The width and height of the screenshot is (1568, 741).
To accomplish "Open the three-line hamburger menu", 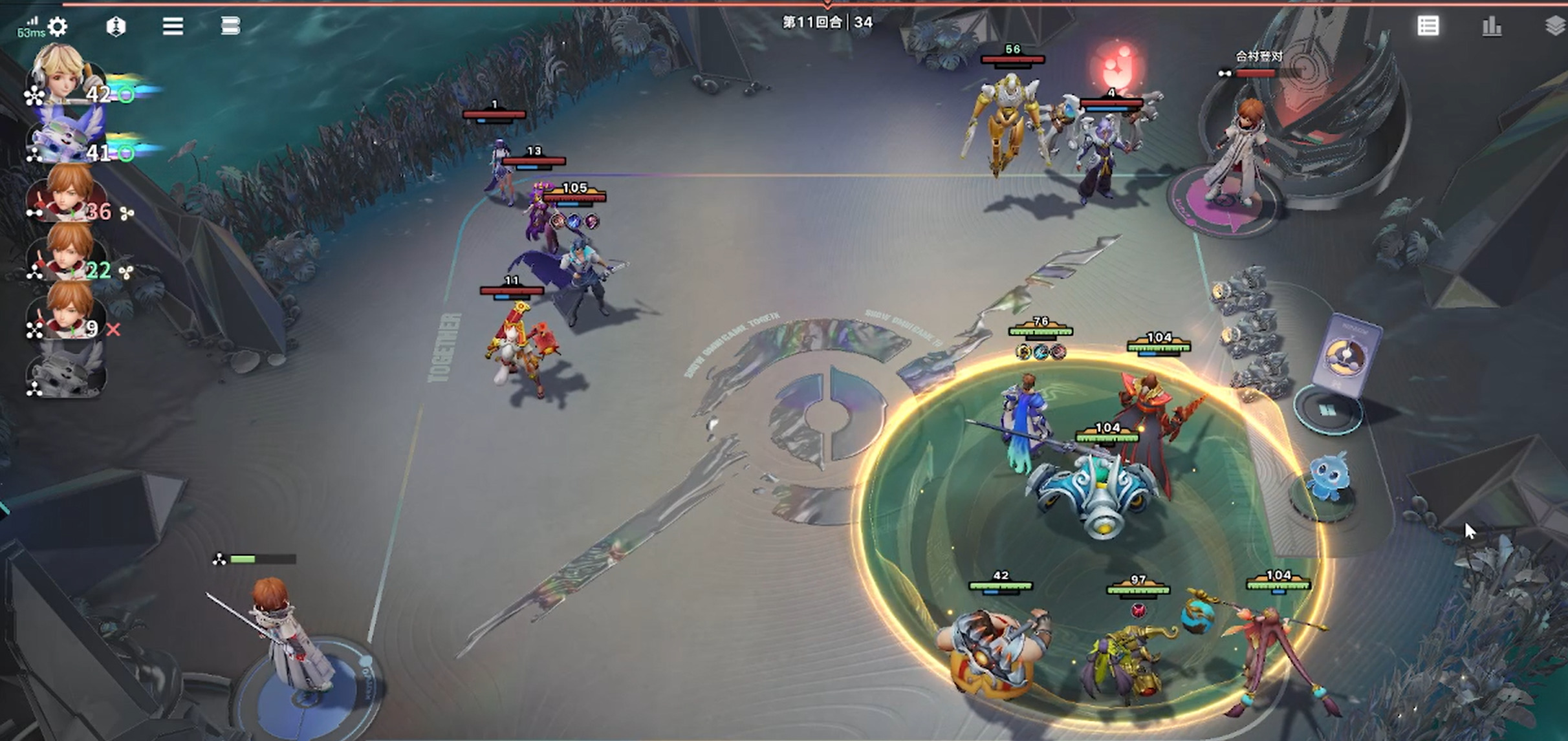I will coord(173,27).
